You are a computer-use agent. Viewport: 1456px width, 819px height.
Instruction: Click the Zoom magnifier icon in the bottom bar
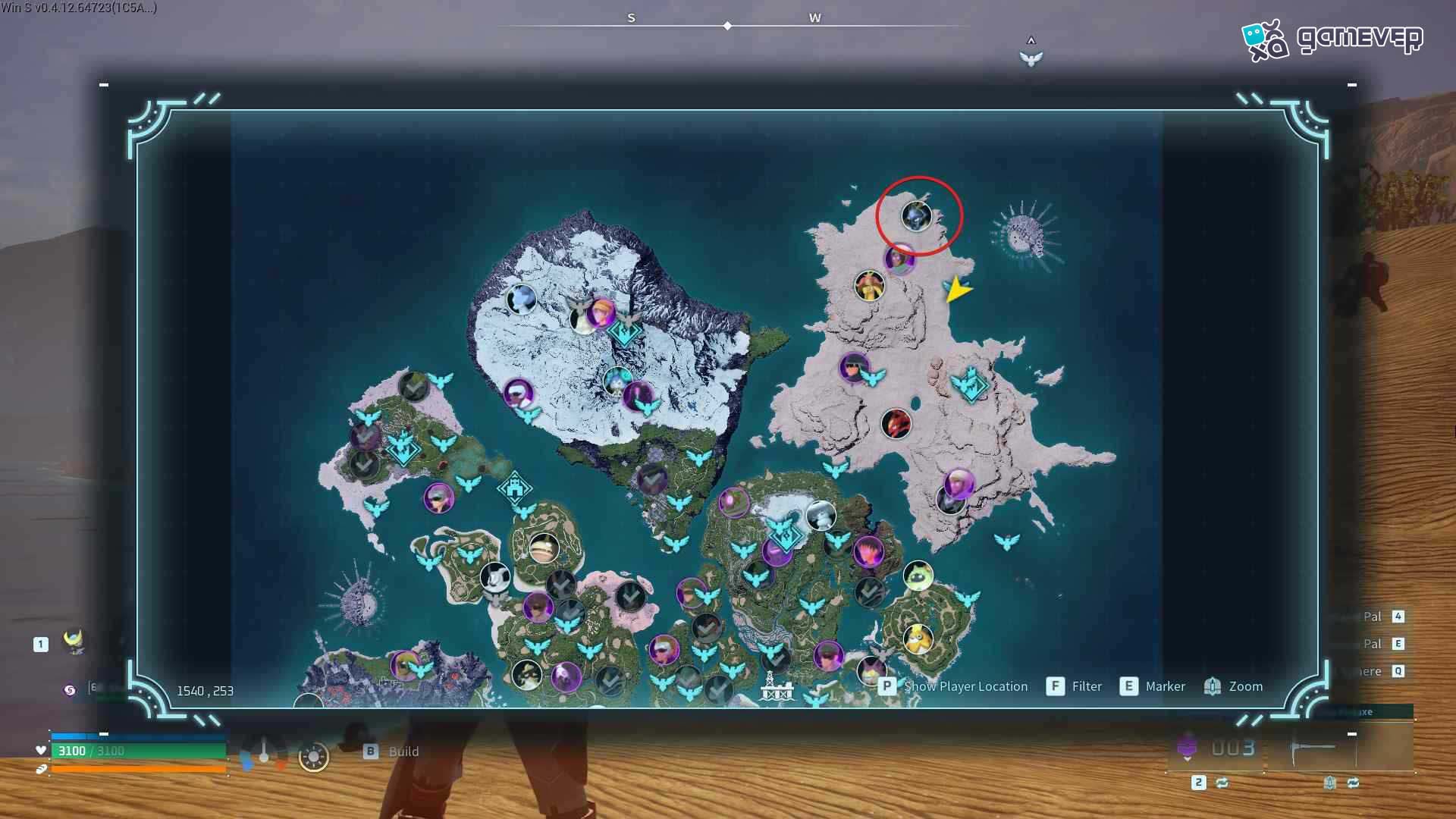point(1212,686)
